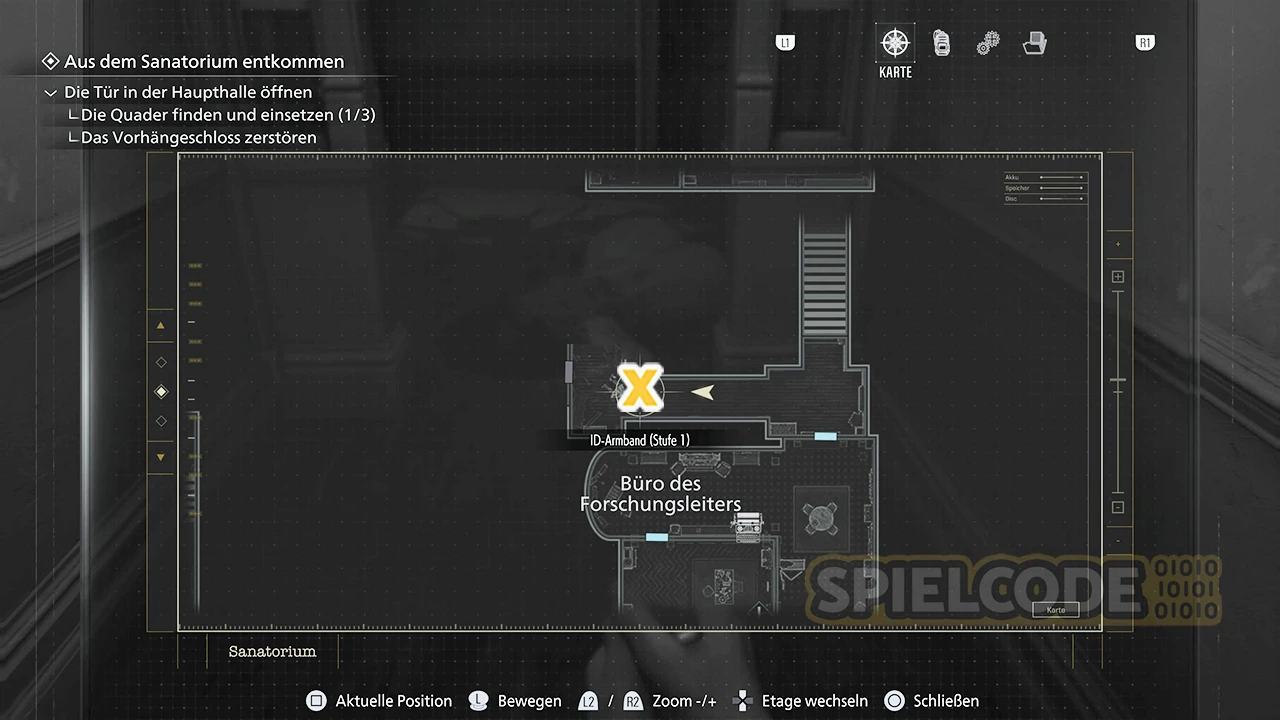Viewport: 1280px width, 720px height.
Task: Go up one floor with the up arrow
Action: 161,325
